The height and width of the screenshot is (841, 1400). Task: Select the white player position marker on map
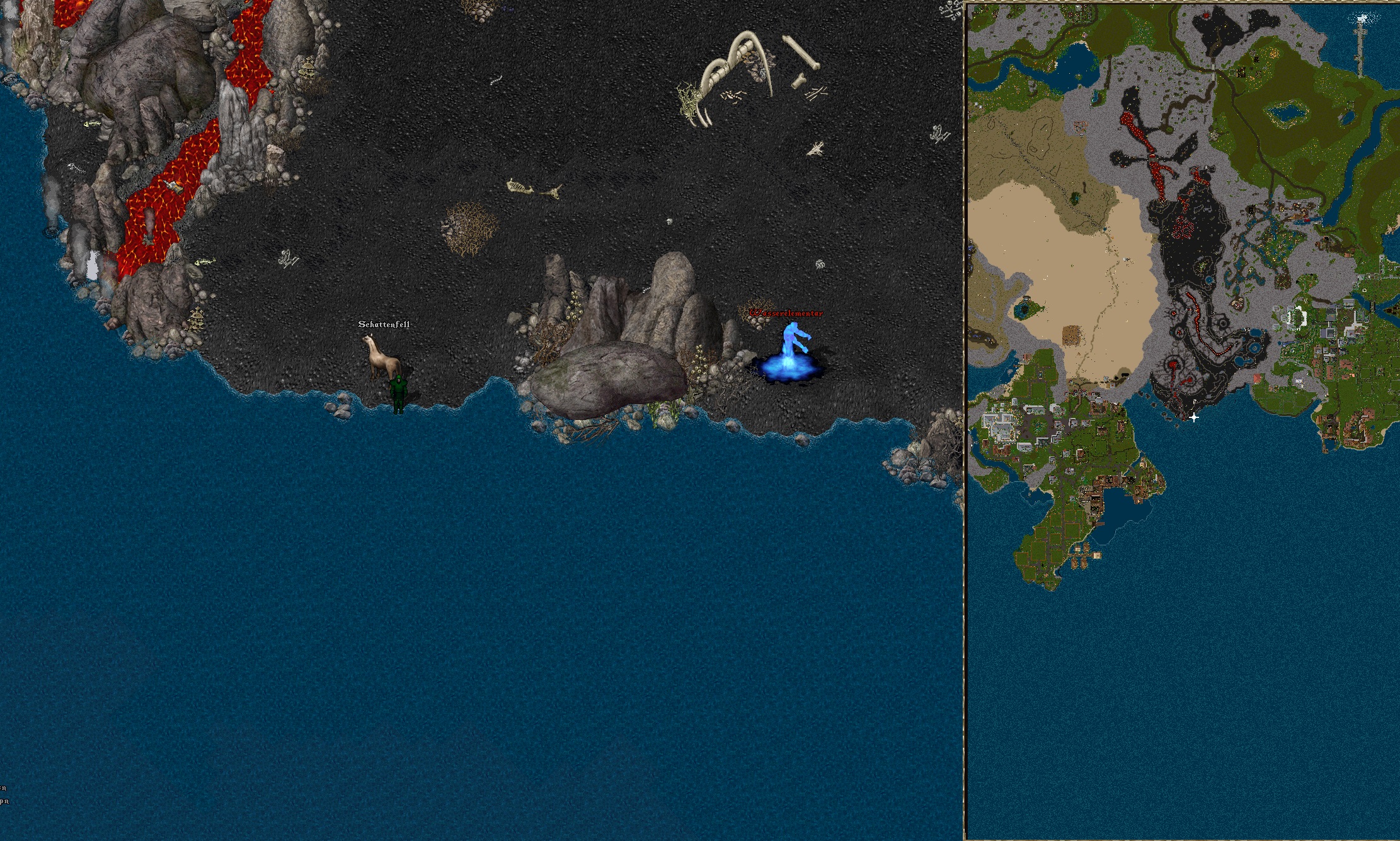point(1193,417)
